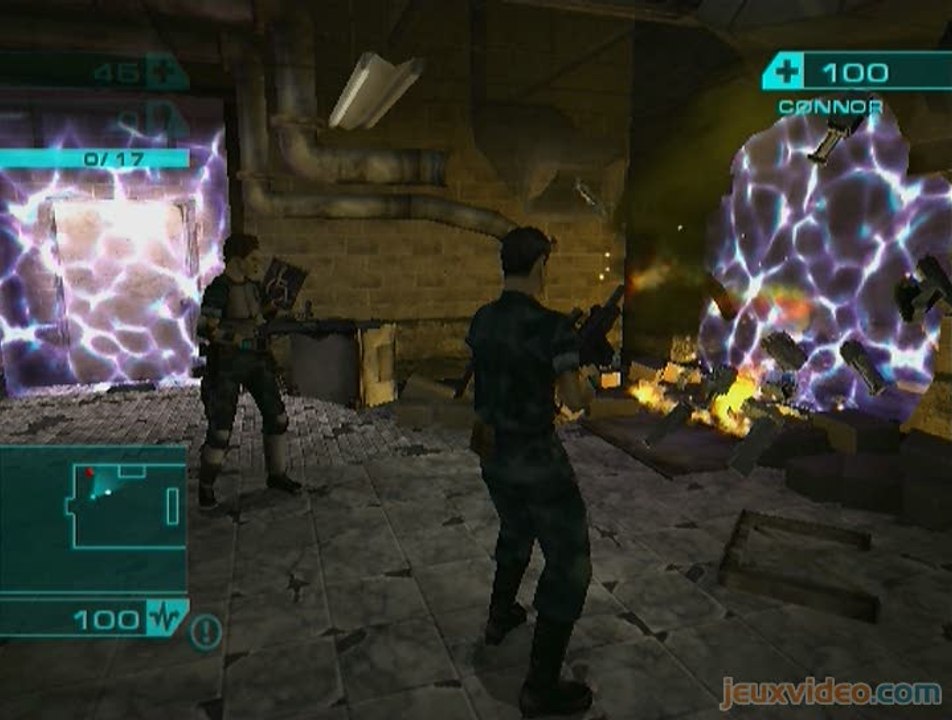Click the plus icon beside Connor's name
The width and height of the screenshot is (952, 720).
click(785, 72)
